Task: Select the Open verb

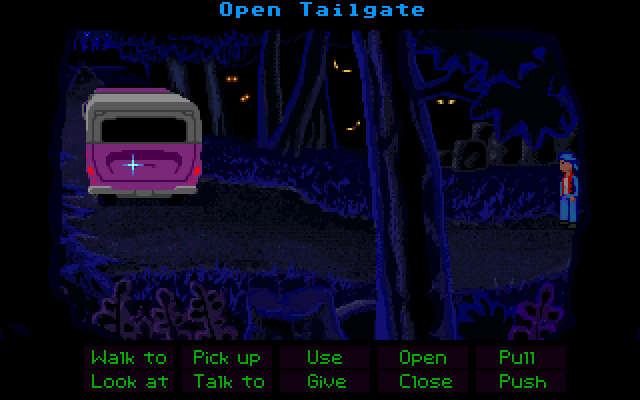Action: [x=423, y=357]
